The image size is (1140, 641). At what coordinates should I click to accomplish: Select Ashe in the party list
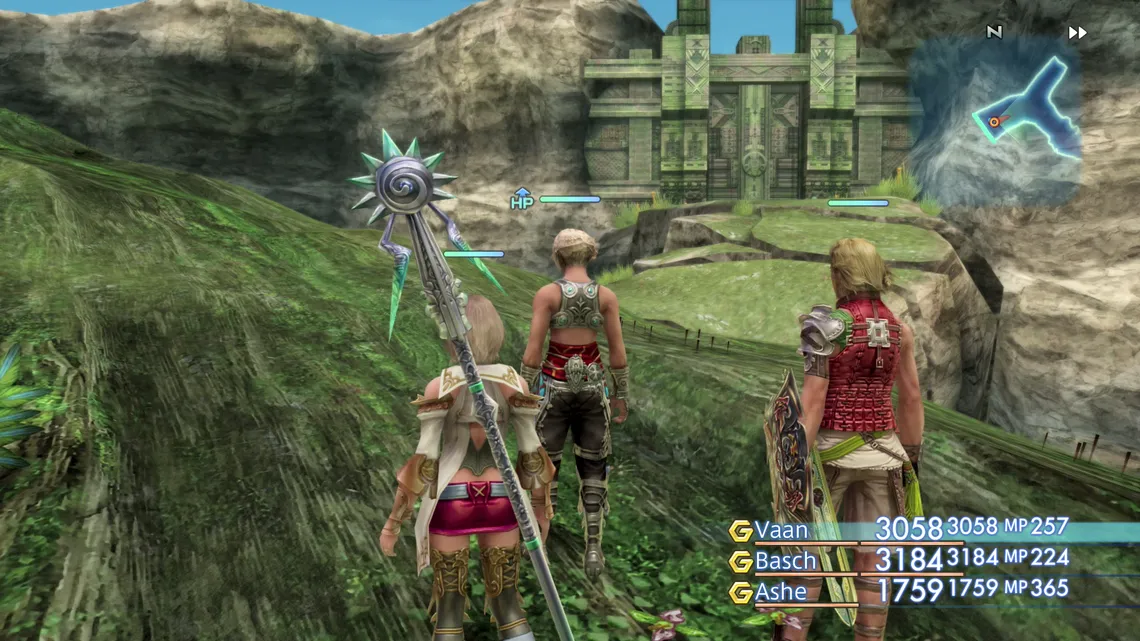[781, 592]
